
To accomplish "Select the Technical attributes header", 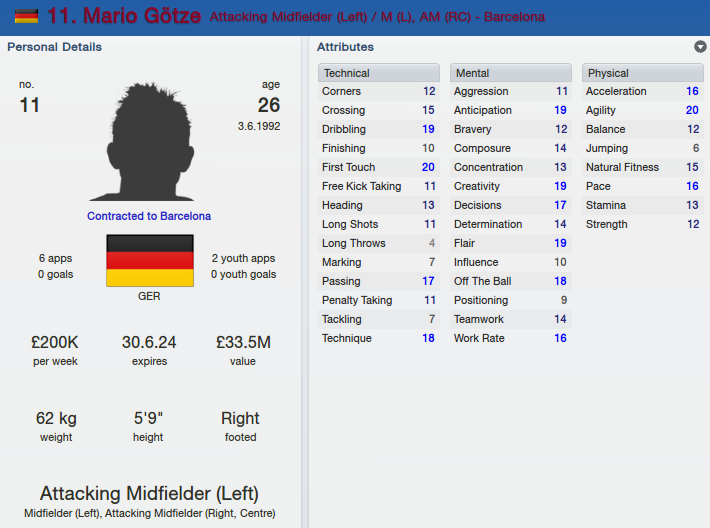I will [x=379, y=73].
